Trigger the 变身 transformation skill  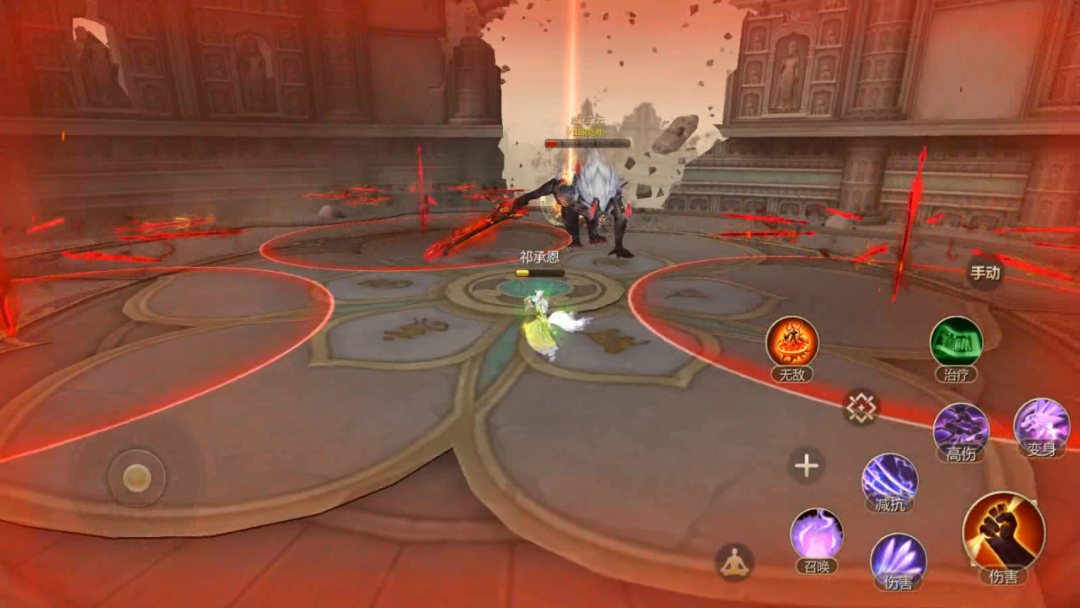1041,424
